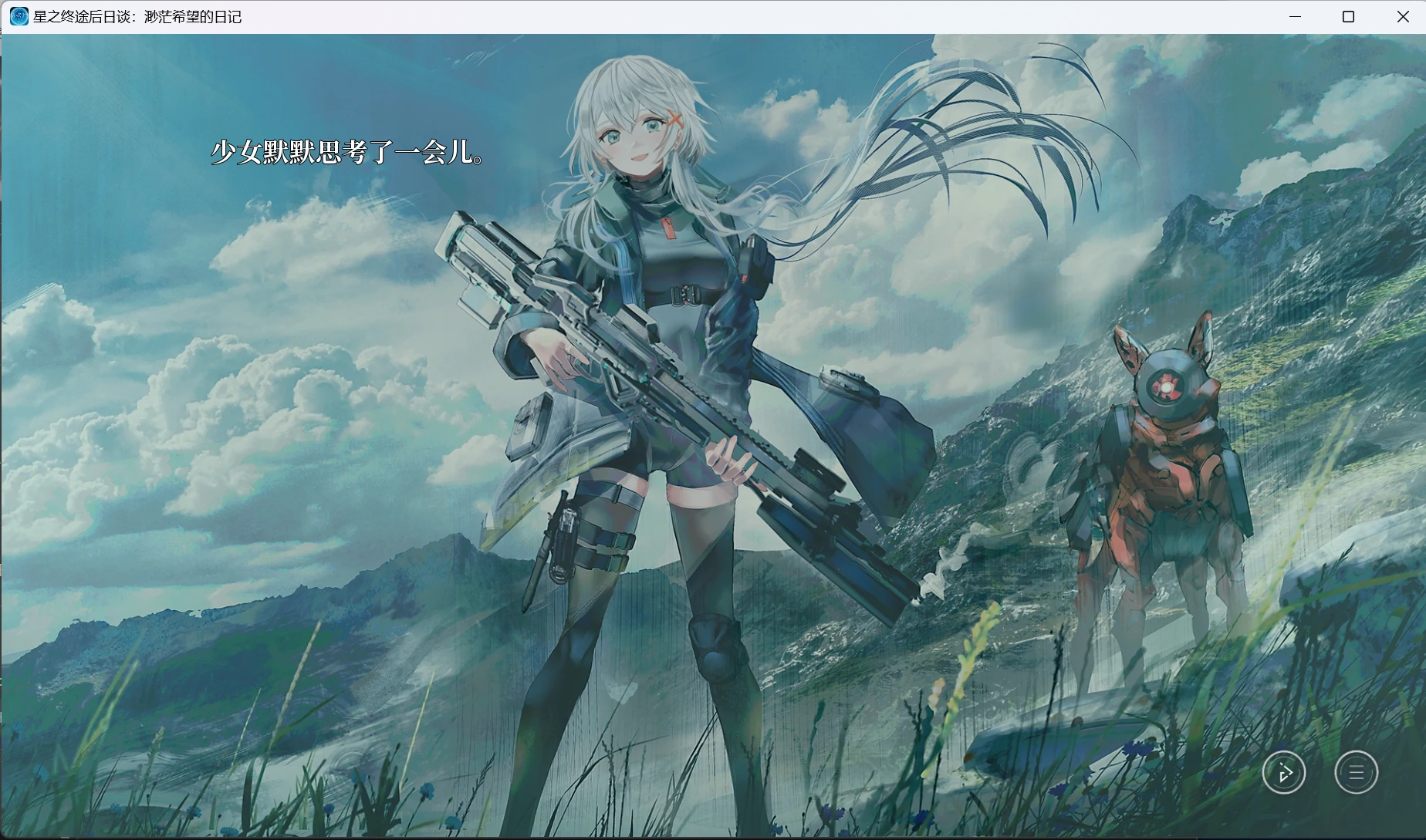Maximize the game window
The height and width of the screenshot is (840, 1426).
point(1348,15)
